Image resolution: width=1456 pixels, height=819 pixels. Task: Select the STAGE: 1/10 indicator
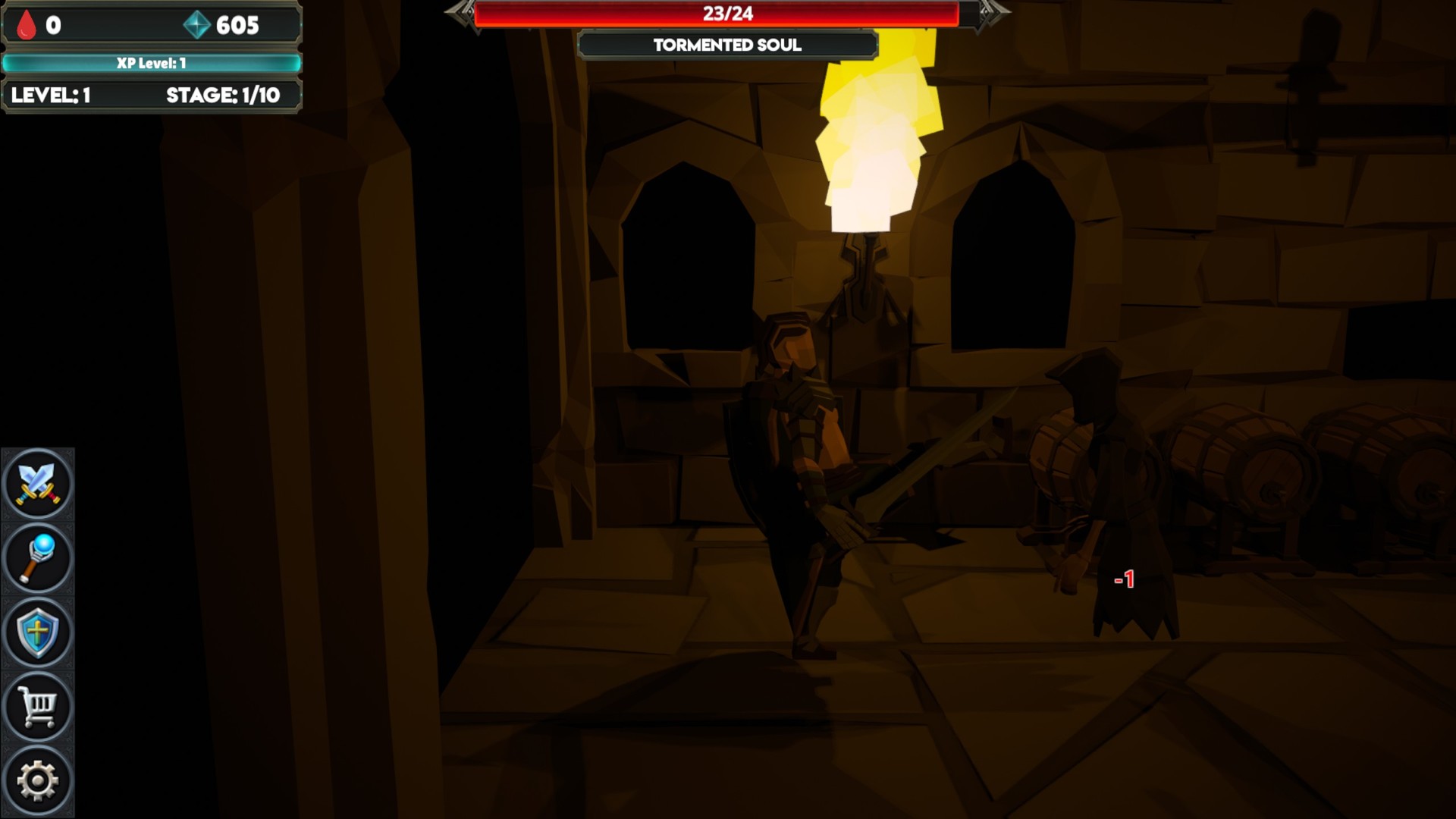point(224,96)
